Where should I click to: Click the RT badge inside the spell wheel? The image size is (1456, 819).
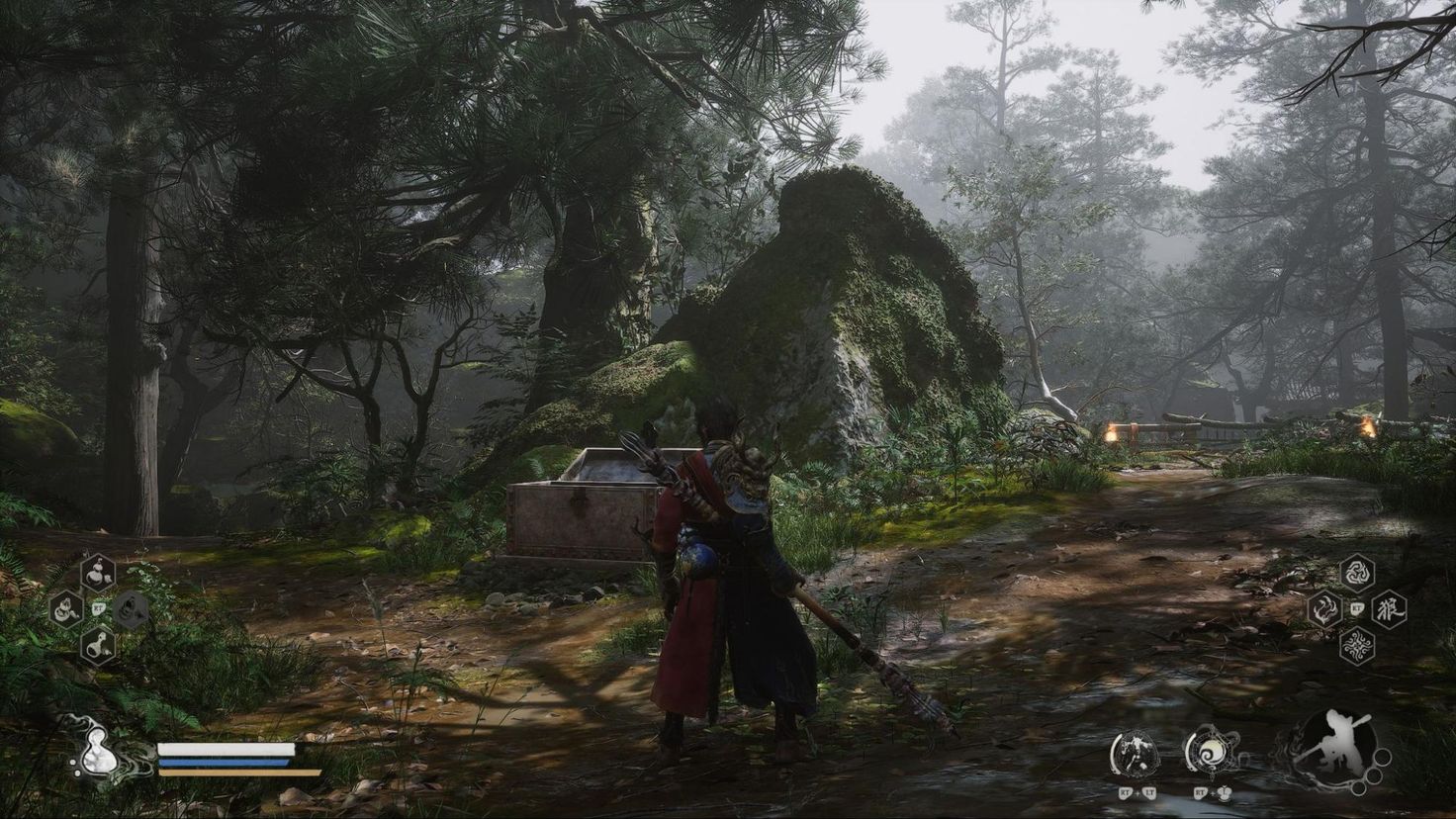pyautogui.click(x=1357, y=607)
